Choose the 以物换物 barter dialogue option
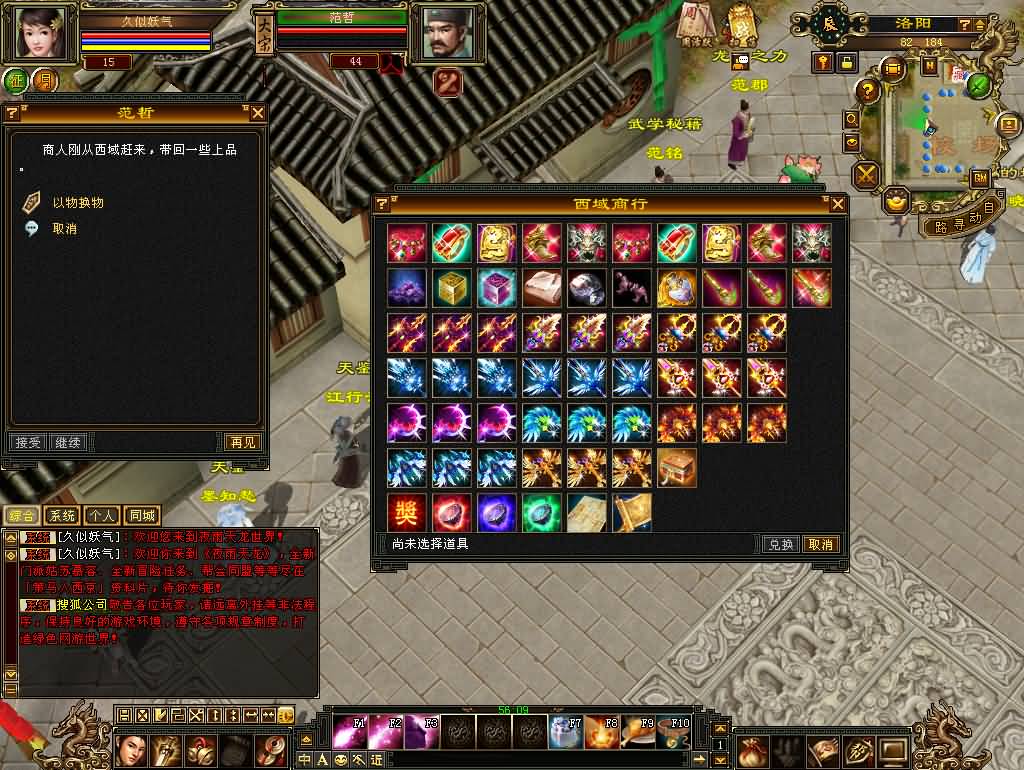Image resolution: width=1024 pixels, height=770 pixels. 77,203
